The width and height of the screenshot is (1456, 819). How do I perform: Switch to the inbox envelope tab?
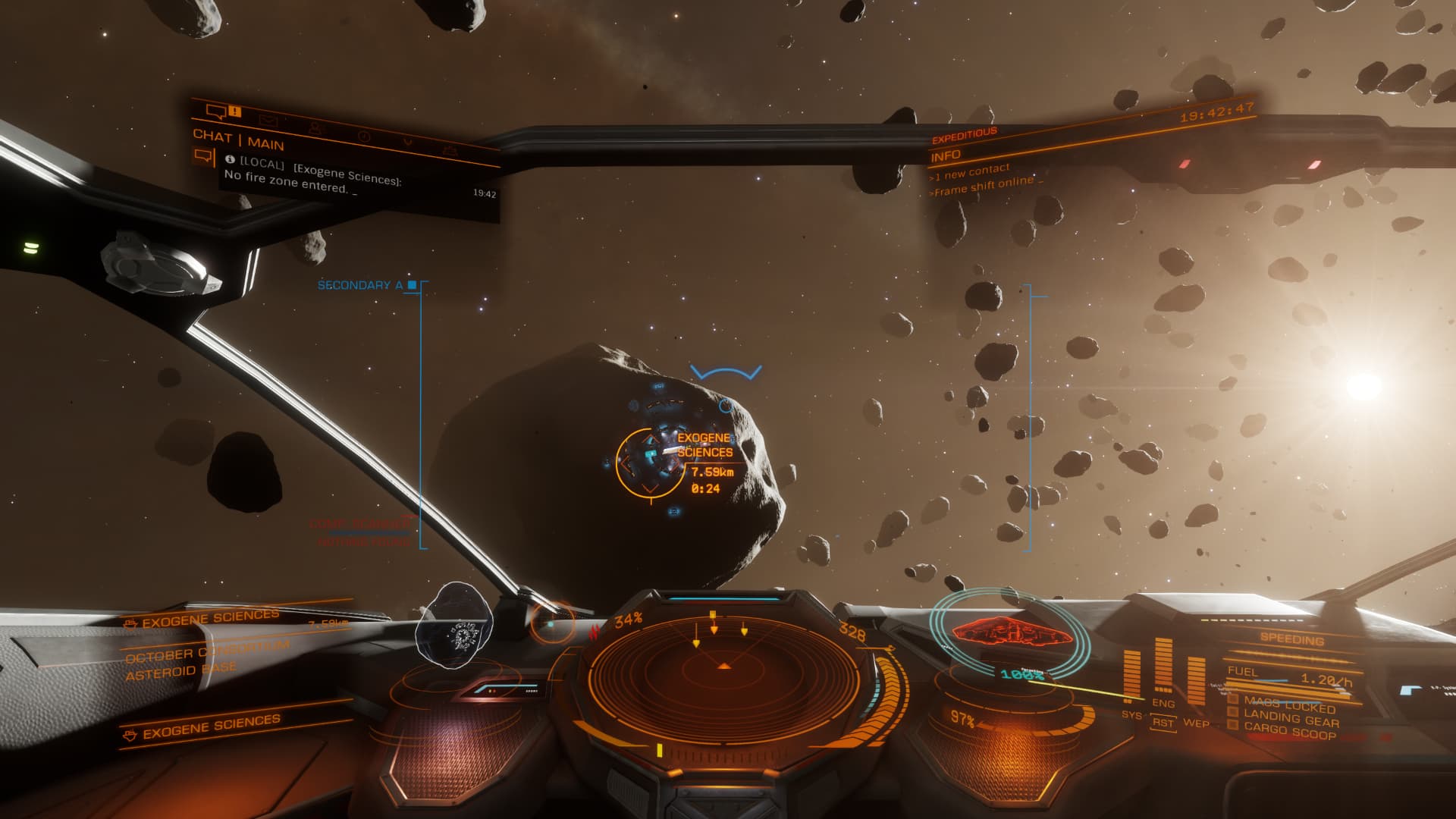click(x=268, y=121)
